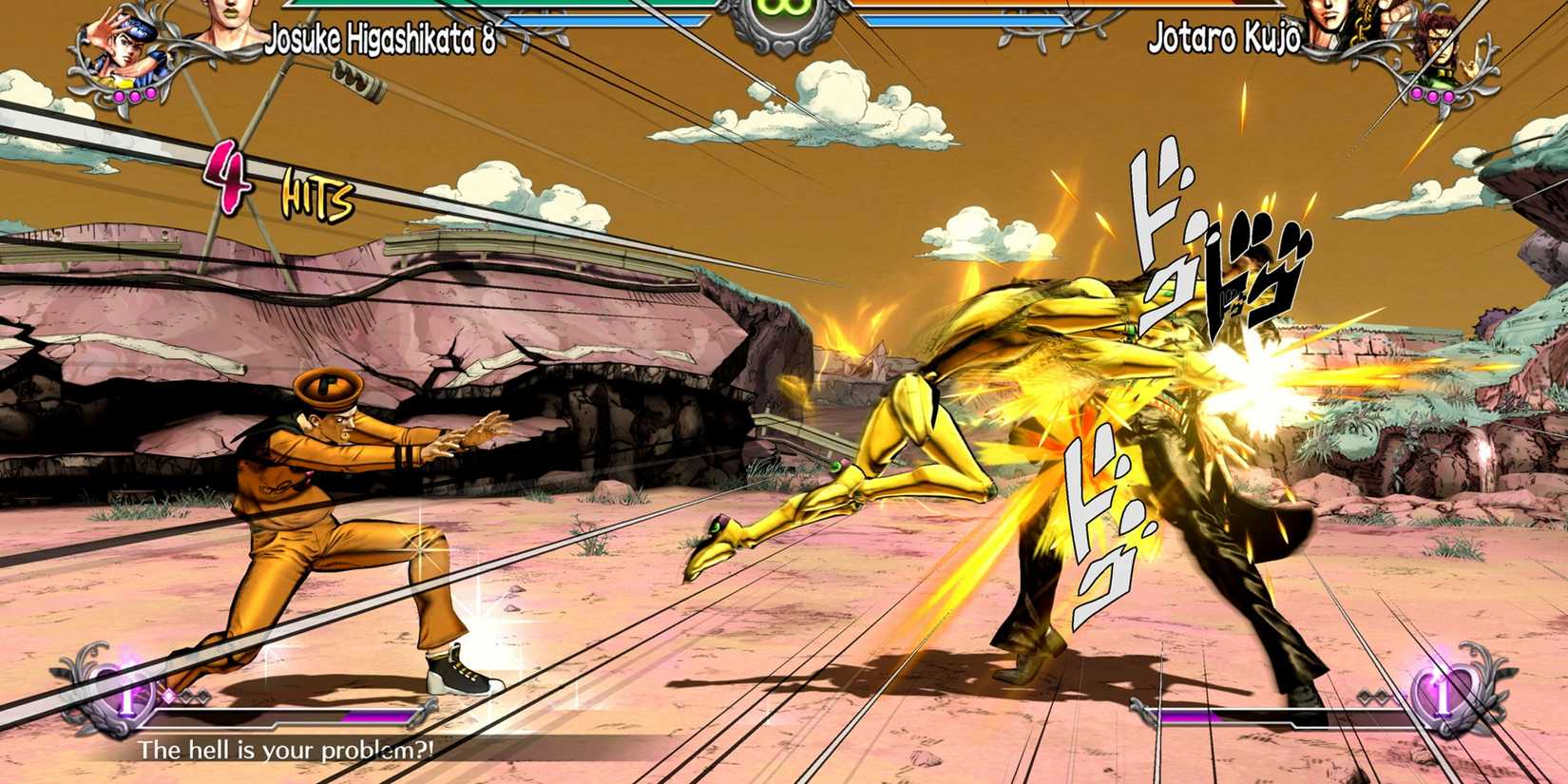1568x784 pixels.
Task: Toggle Josuke's first pink stock orb
Action: click(119, 95)
